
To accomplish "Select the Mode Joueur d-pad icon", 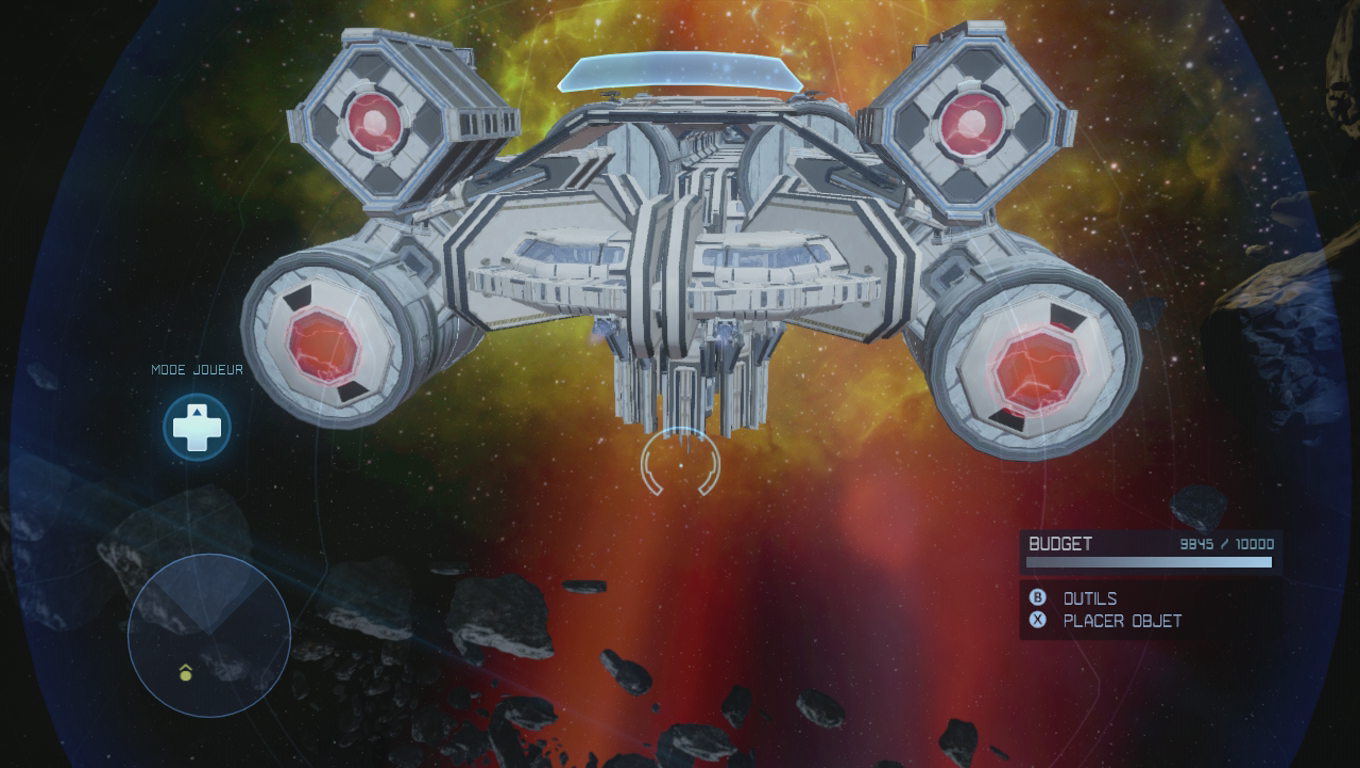I will point(197,426).
